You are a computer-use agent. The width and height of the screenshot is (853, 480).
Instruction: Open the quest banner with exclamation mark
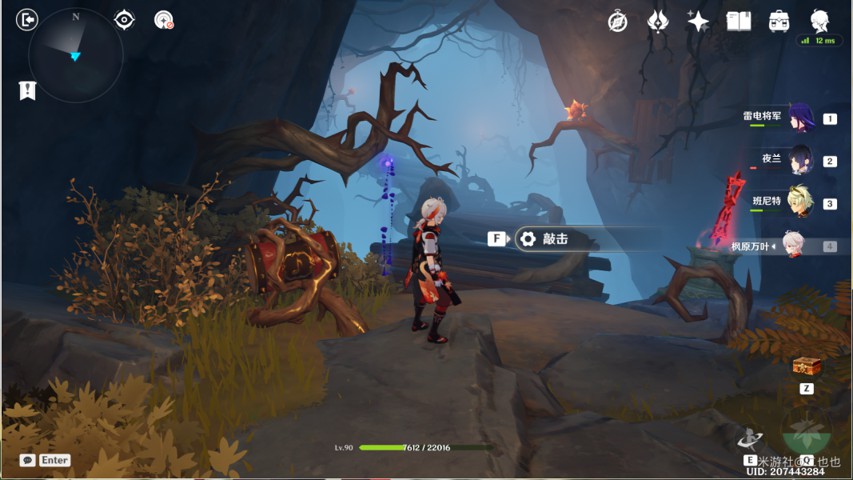(27, 90)
